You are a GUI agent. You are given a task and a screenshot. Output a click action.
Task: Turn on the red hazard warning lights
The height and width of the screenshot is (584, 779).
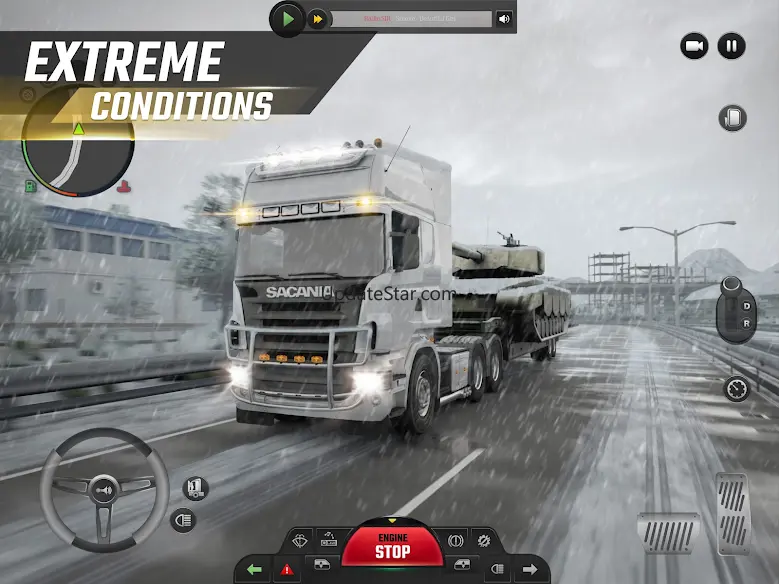[x=288, y=570]
